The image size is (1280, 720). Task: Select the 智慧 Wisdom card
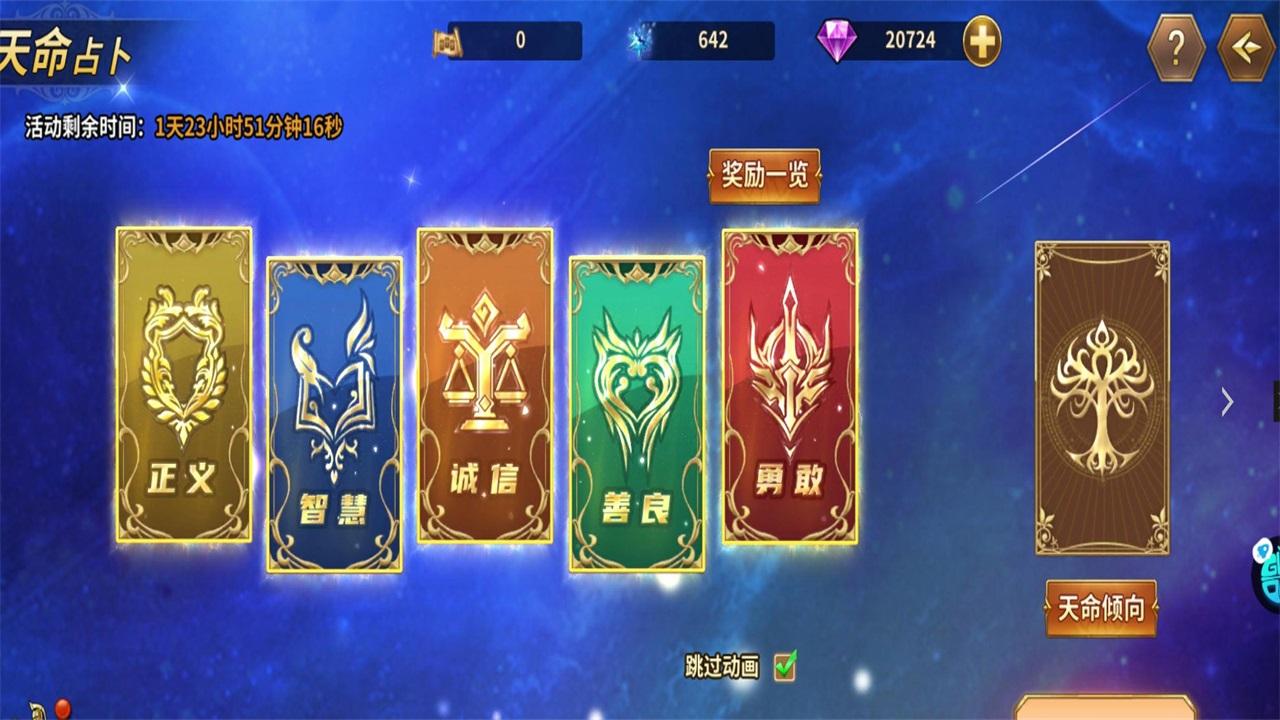pos(333,415)
